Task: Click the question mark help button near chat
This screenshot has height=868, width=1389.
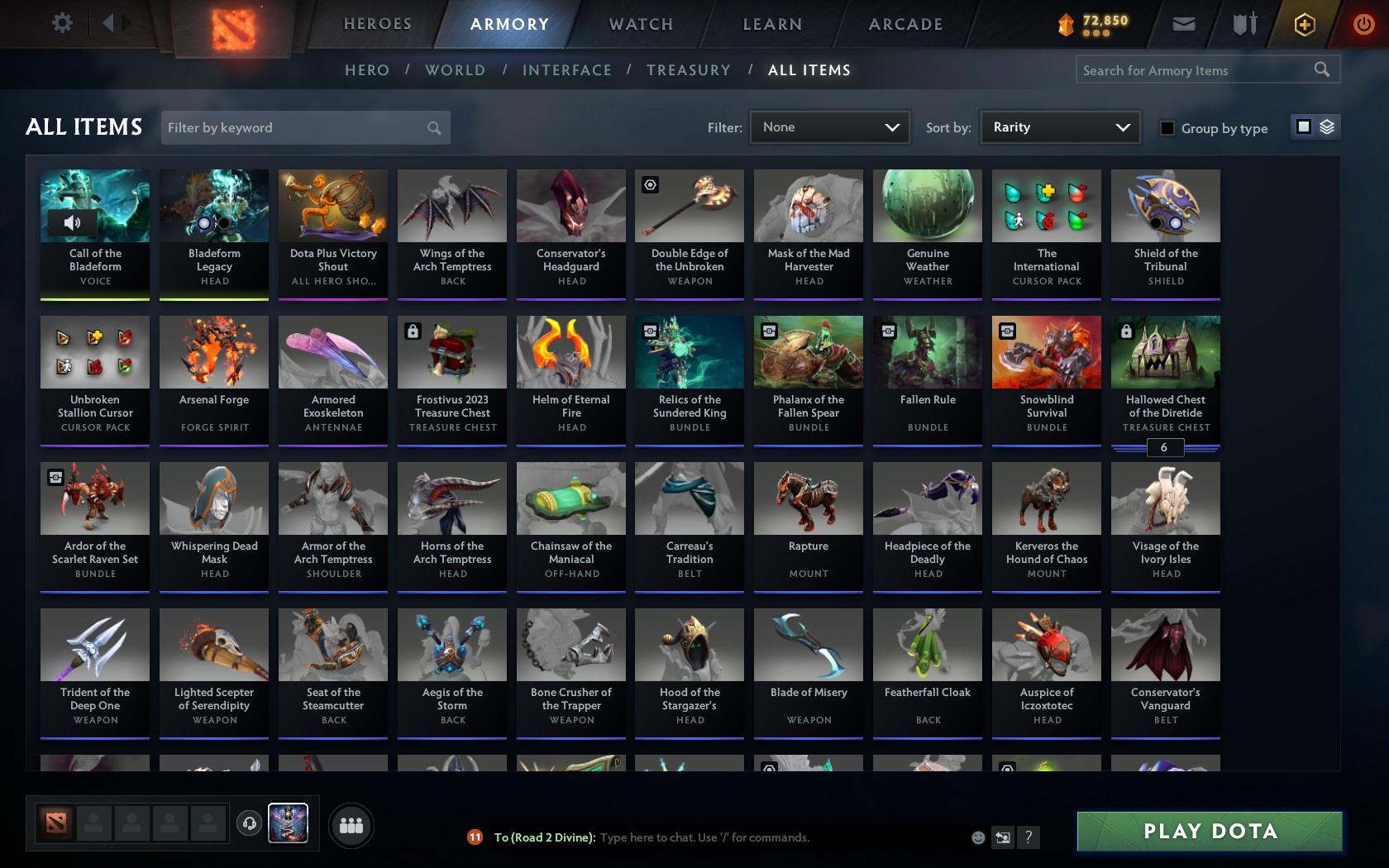Action: click(1028, 837)
